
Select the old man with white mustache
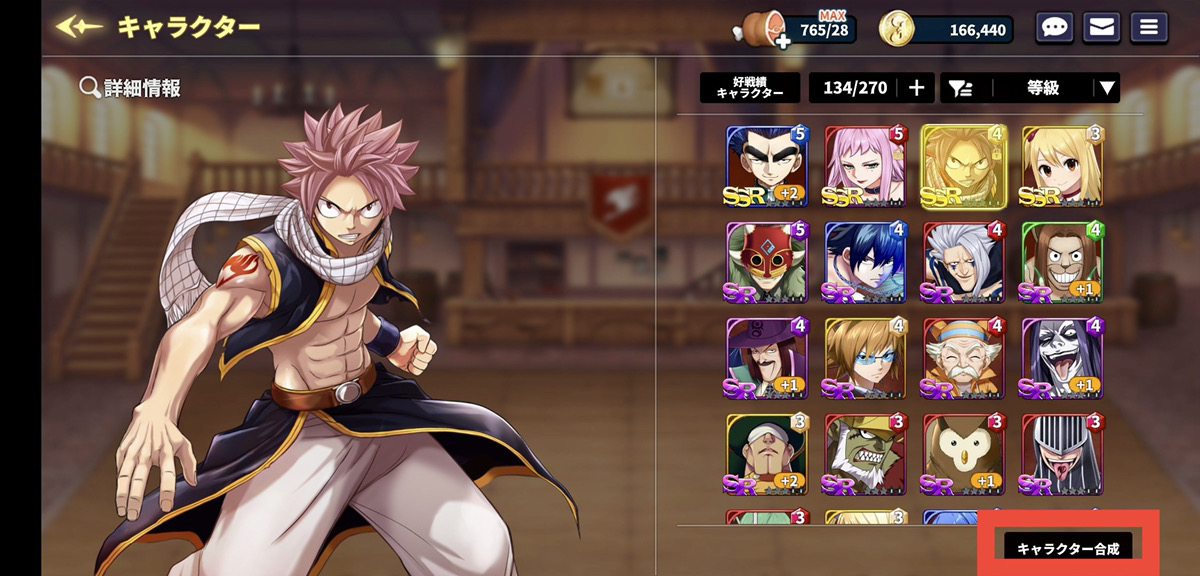(x=963, y=359)
